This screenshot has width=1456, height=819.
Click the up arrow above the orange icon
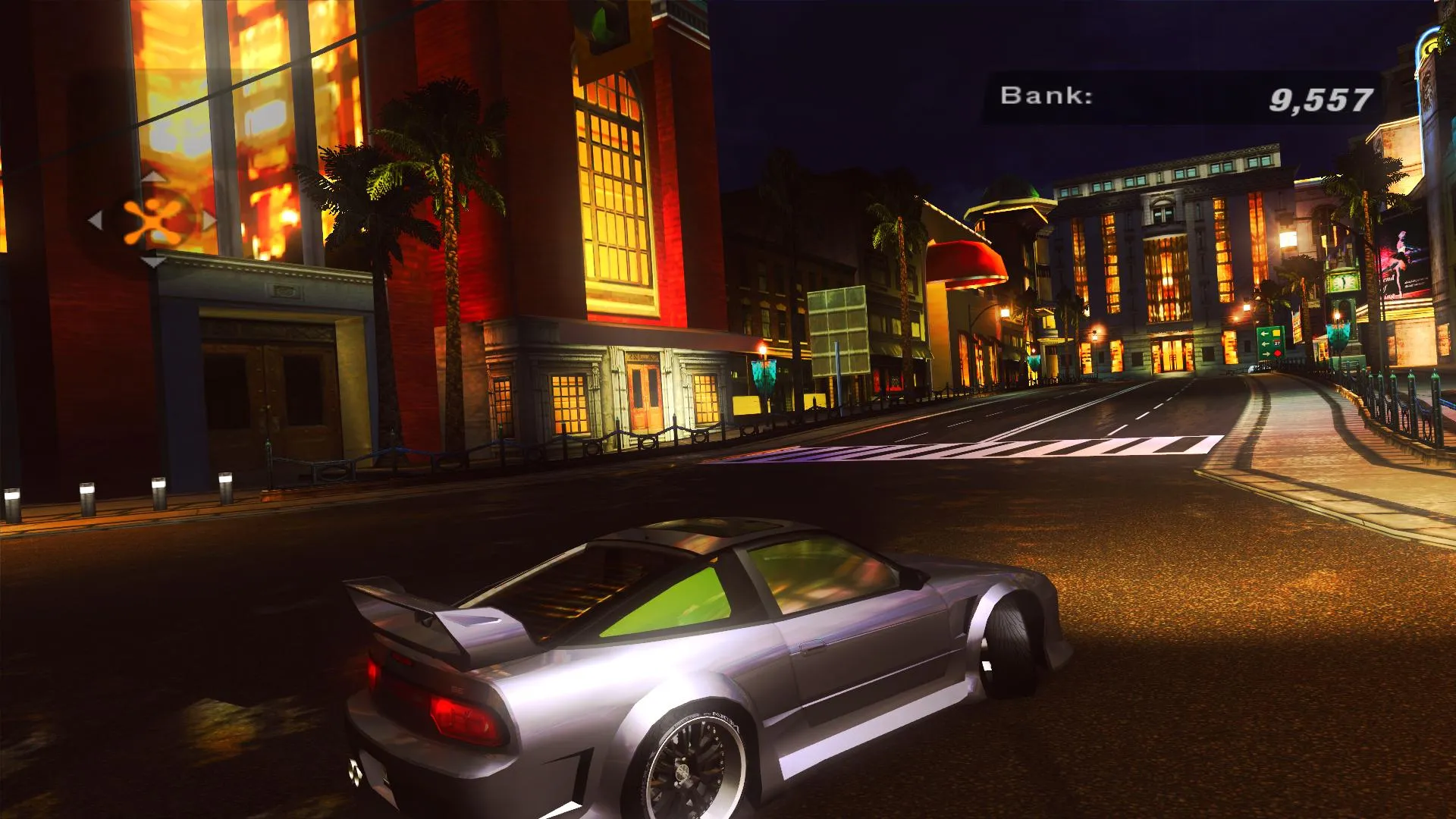point(153,177)
